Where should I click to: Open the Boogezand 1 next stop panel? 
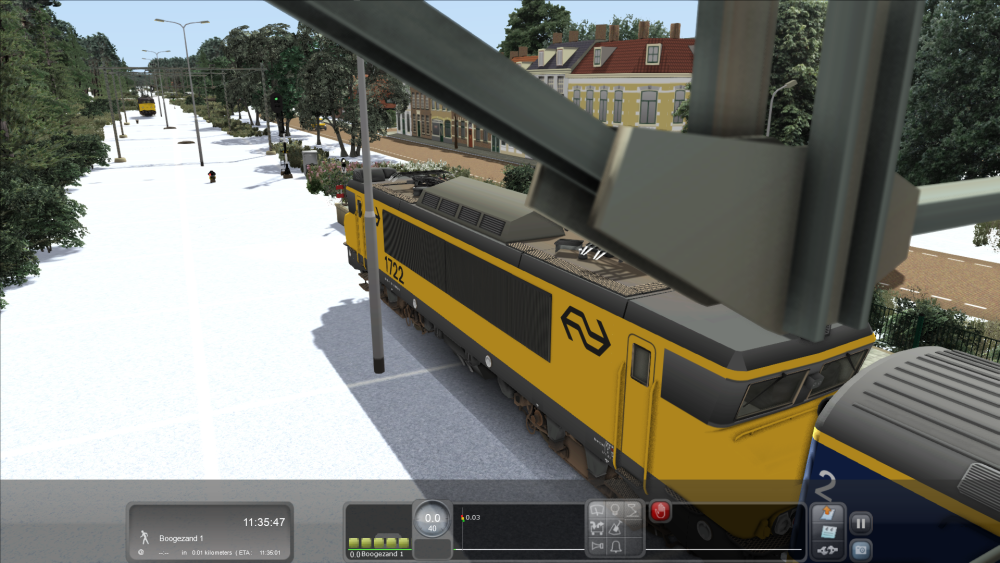(210, 531)
